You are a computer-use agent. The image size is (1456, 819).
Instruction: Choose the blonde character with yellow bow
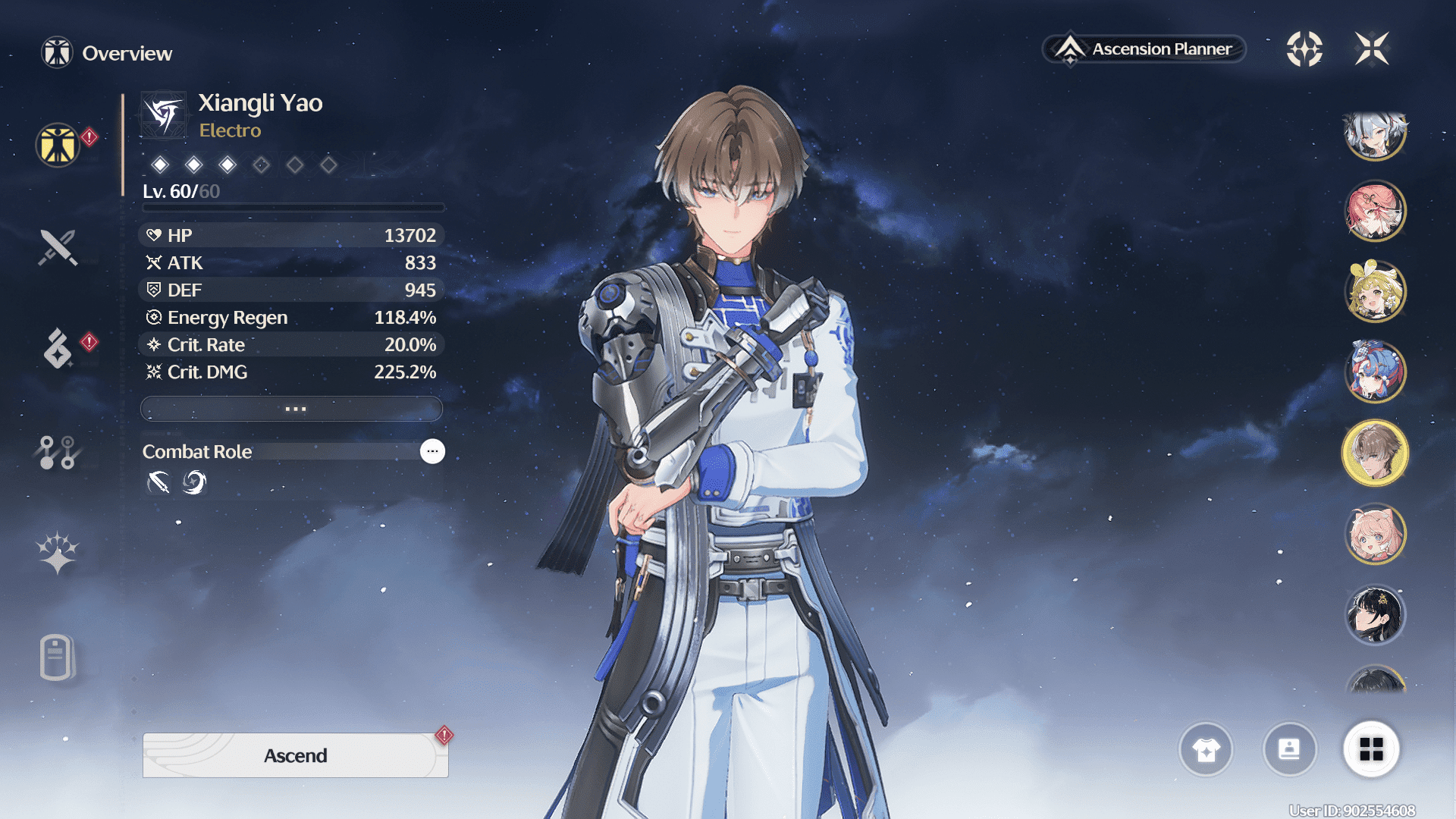1375,291
